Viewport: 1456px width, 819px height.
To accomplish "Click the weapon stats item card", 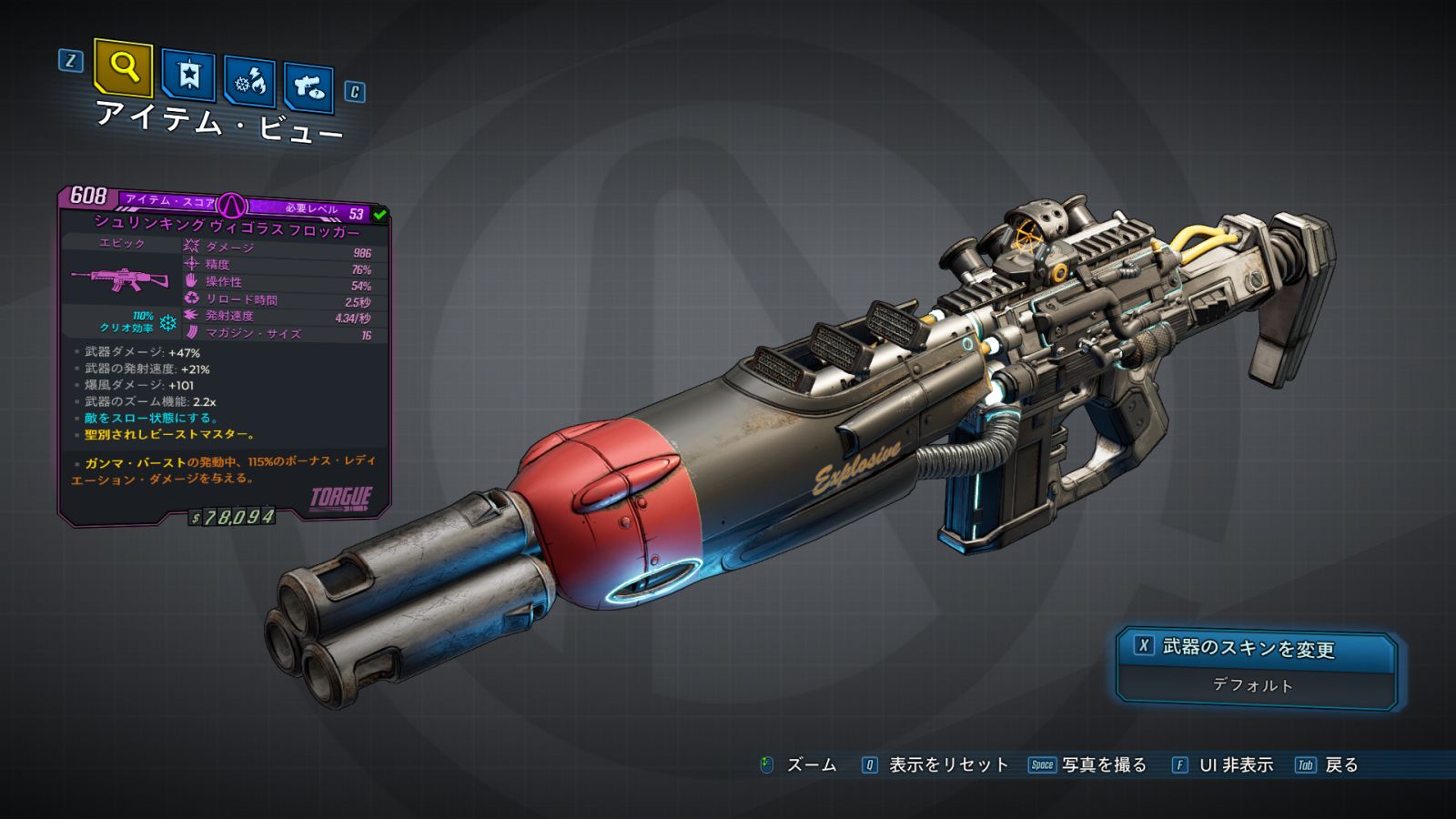I will (x=224, y=355).
